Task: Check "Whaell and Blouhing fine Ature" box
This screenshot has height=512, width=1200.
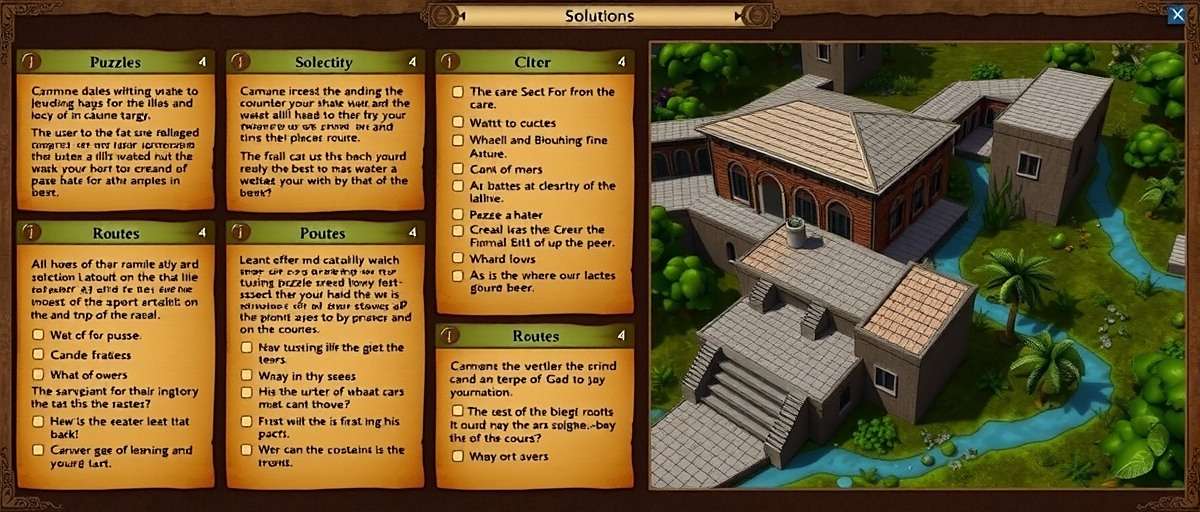Action: pyautogui.click(x=457, y=141)
